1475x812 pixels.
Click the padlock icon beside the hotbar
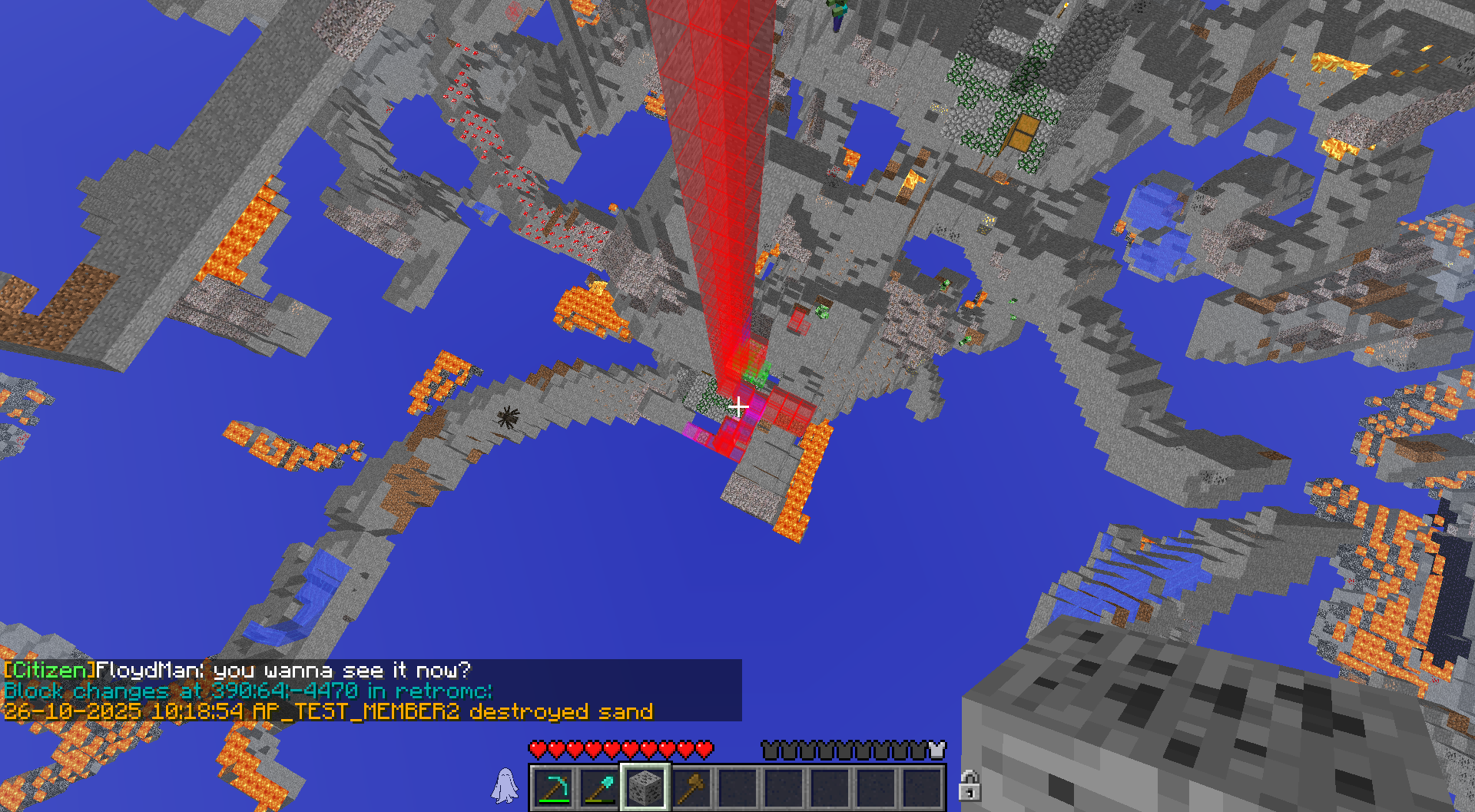[x=970, y=786]
